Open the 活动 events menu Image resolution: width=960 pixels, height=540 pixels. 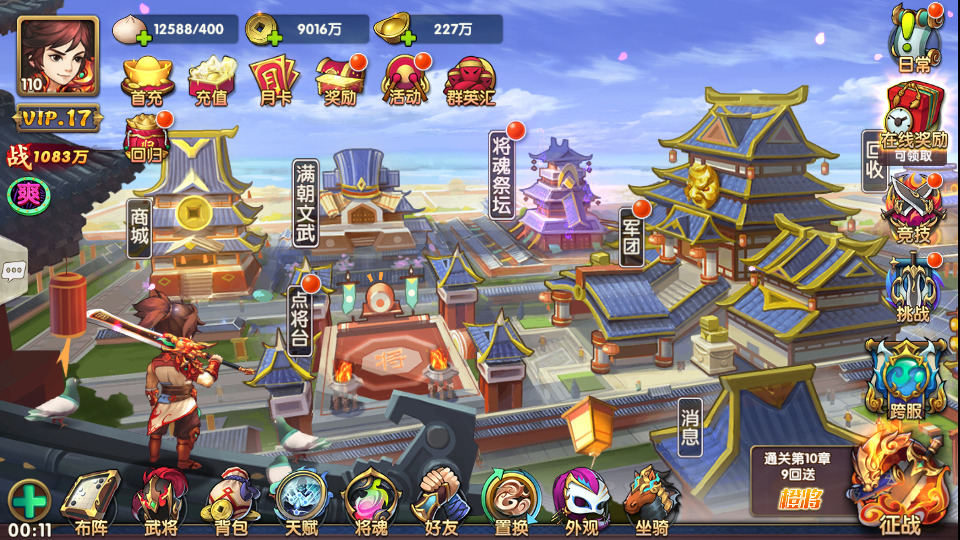coord(406,79)
